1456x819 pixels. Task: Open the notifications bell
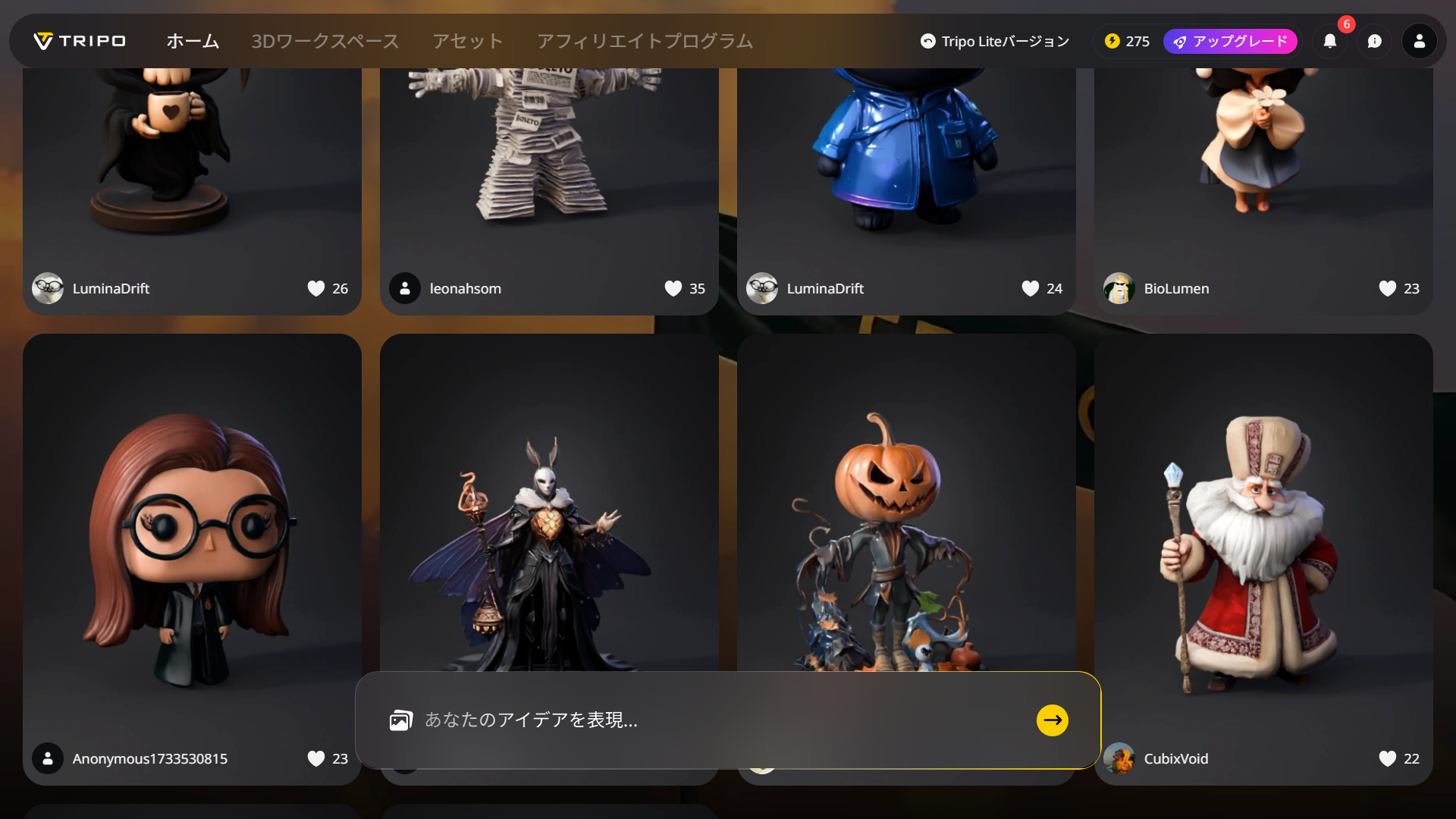pos(1330,41)
